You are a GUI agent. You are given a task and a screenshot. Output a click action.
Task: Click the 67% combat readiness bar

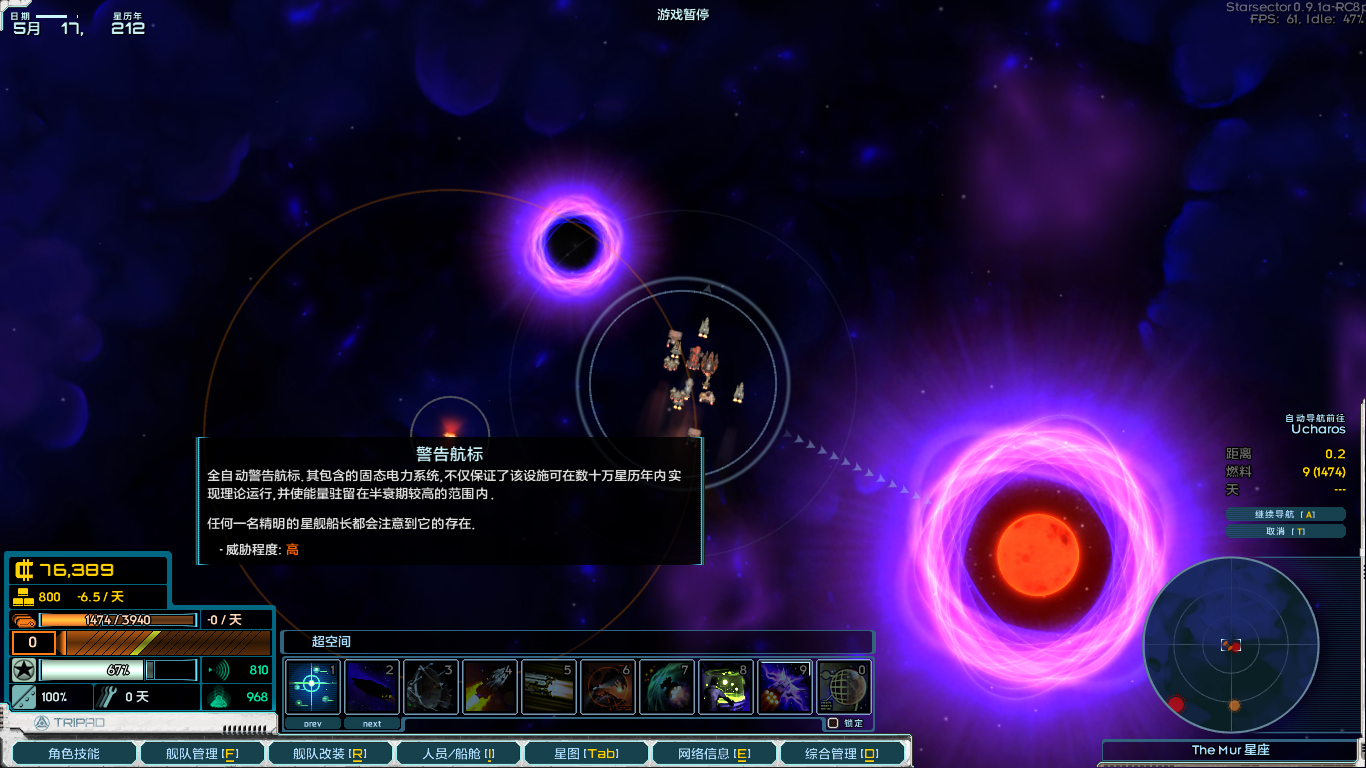pos(115,668)
